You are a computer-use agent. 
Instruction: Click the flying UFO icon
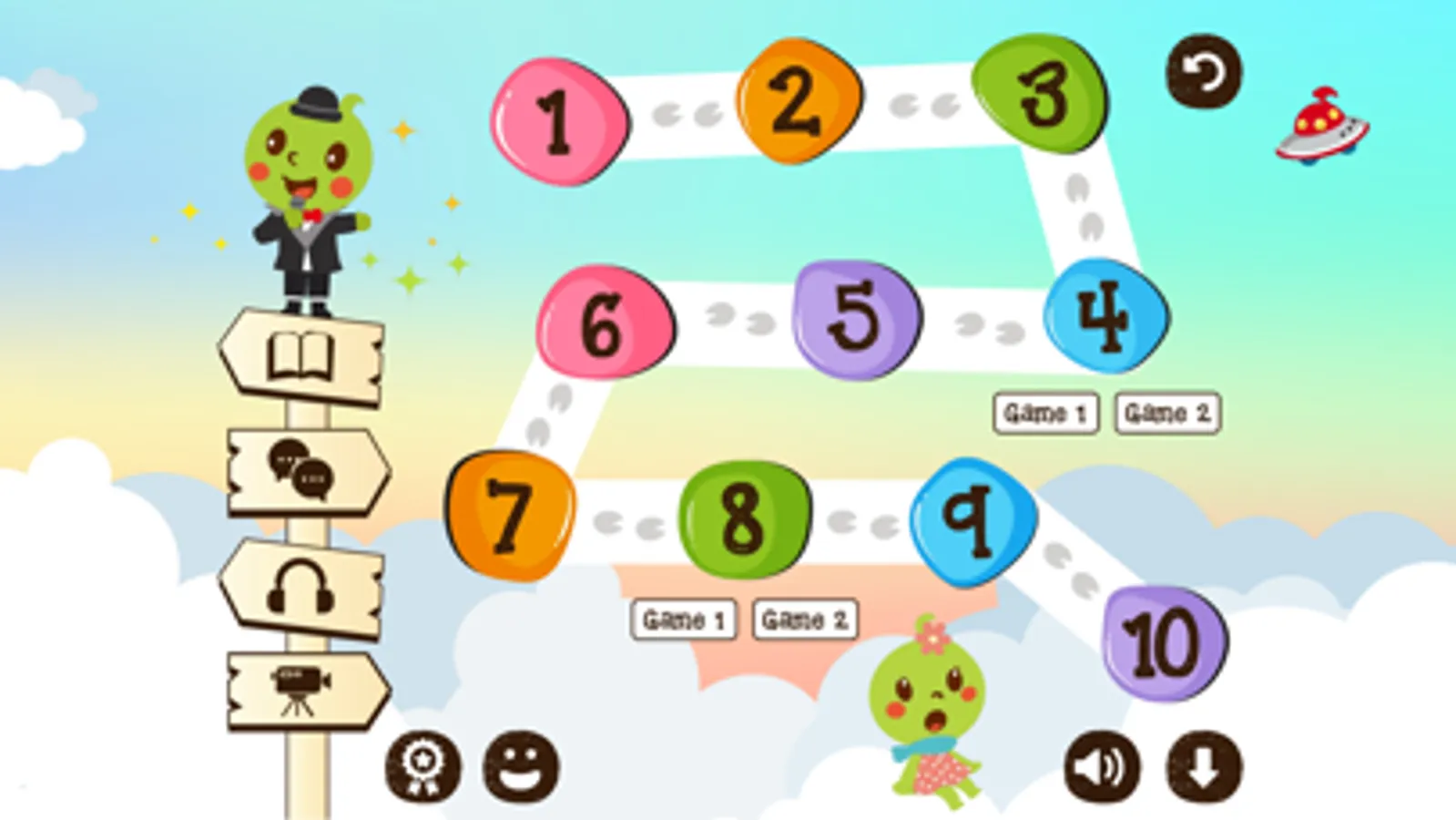[x=1321, y=123]
